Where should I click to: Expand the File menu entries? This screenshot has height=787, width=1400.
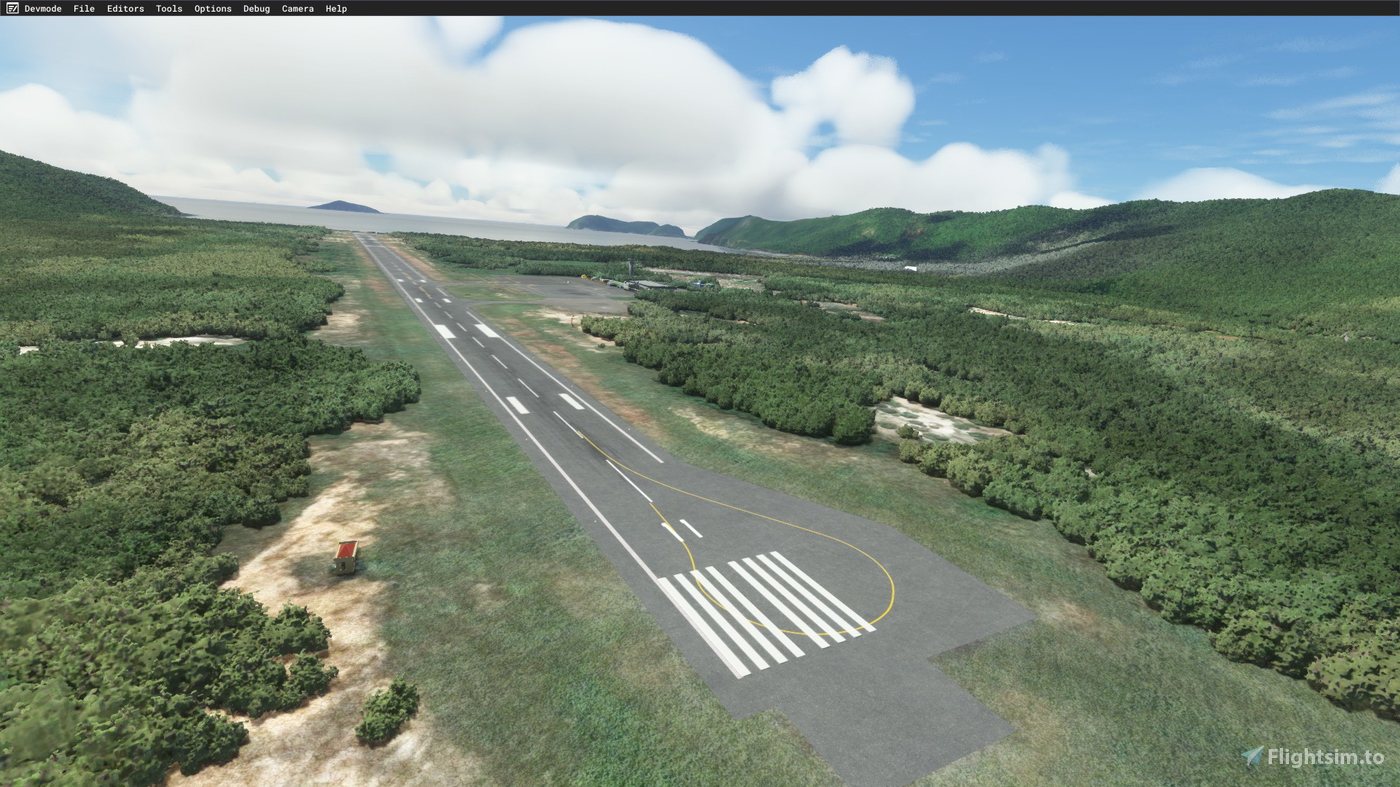tap(82, 7)
